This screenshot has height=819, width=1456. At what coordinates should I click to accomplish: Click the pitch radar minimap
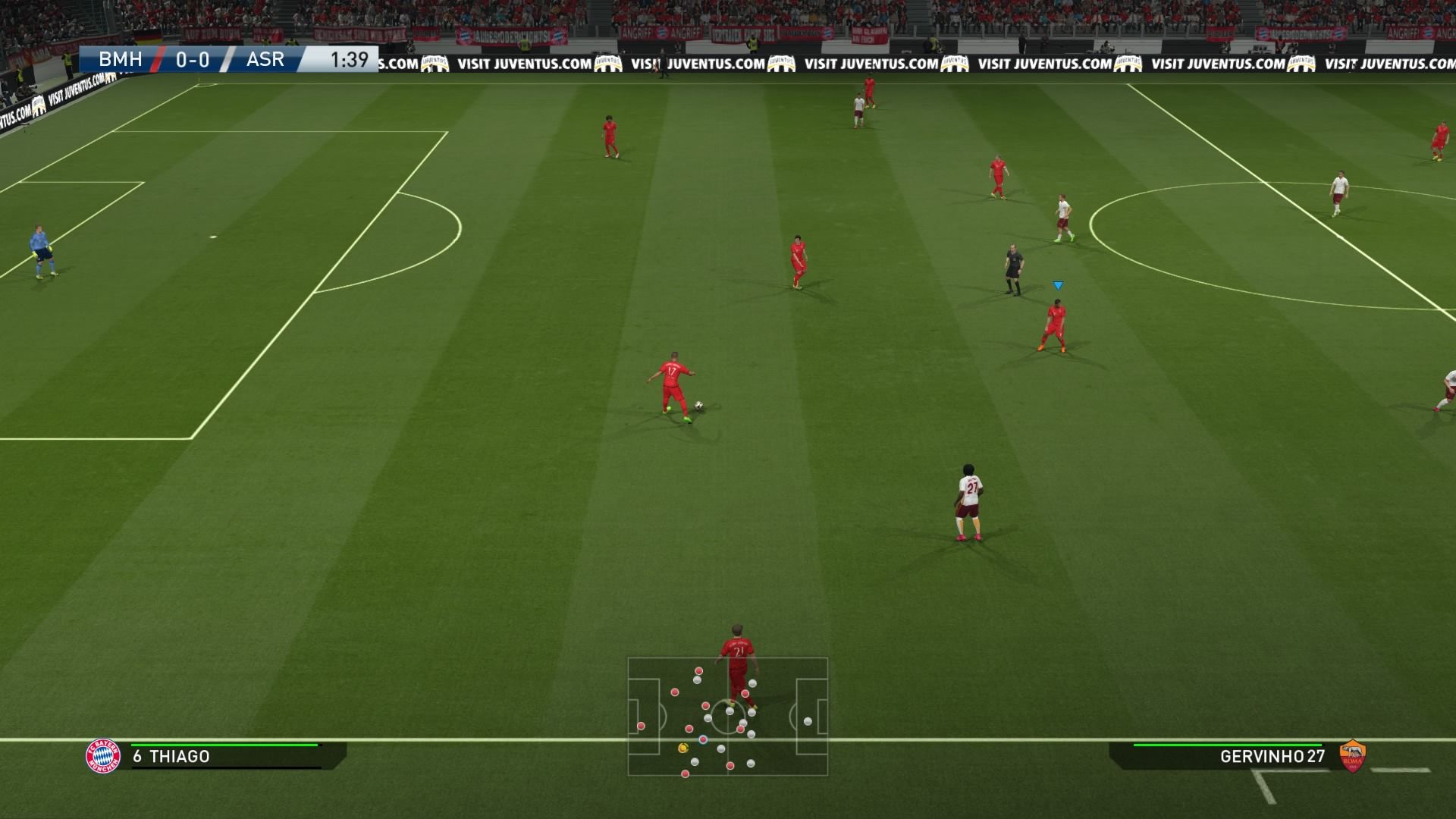pos(727,717)
